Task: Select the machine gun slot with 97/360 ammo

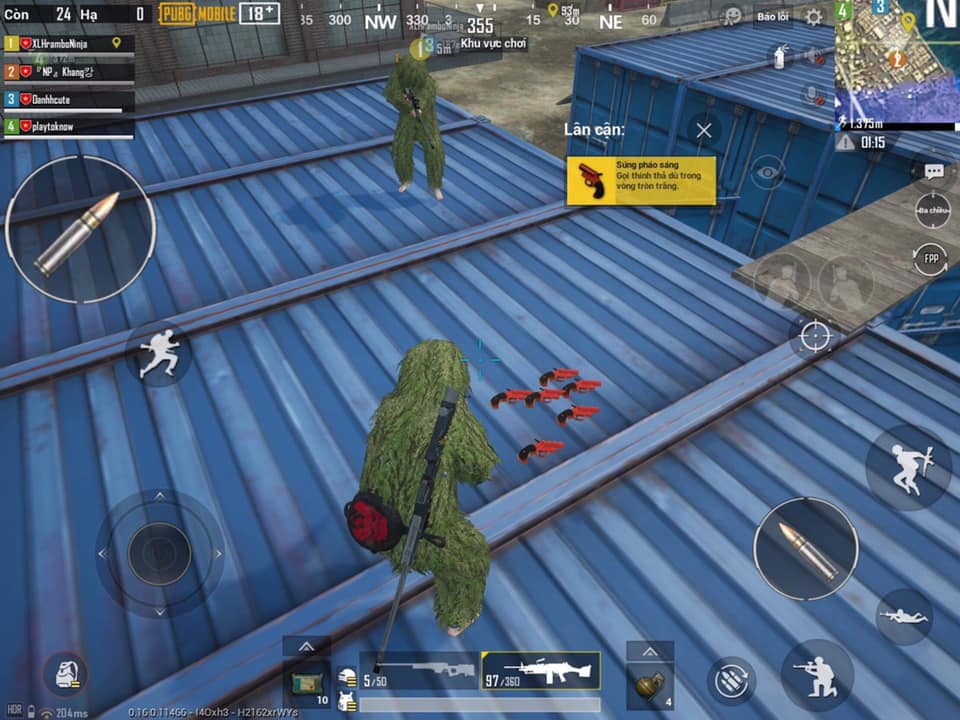Action: (x=541, y=670)
